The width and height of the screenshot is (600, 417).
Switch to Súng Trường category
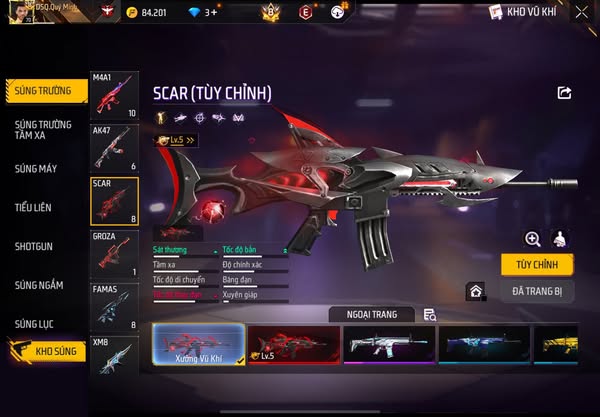pyautogui.click(x=43, y=90)
